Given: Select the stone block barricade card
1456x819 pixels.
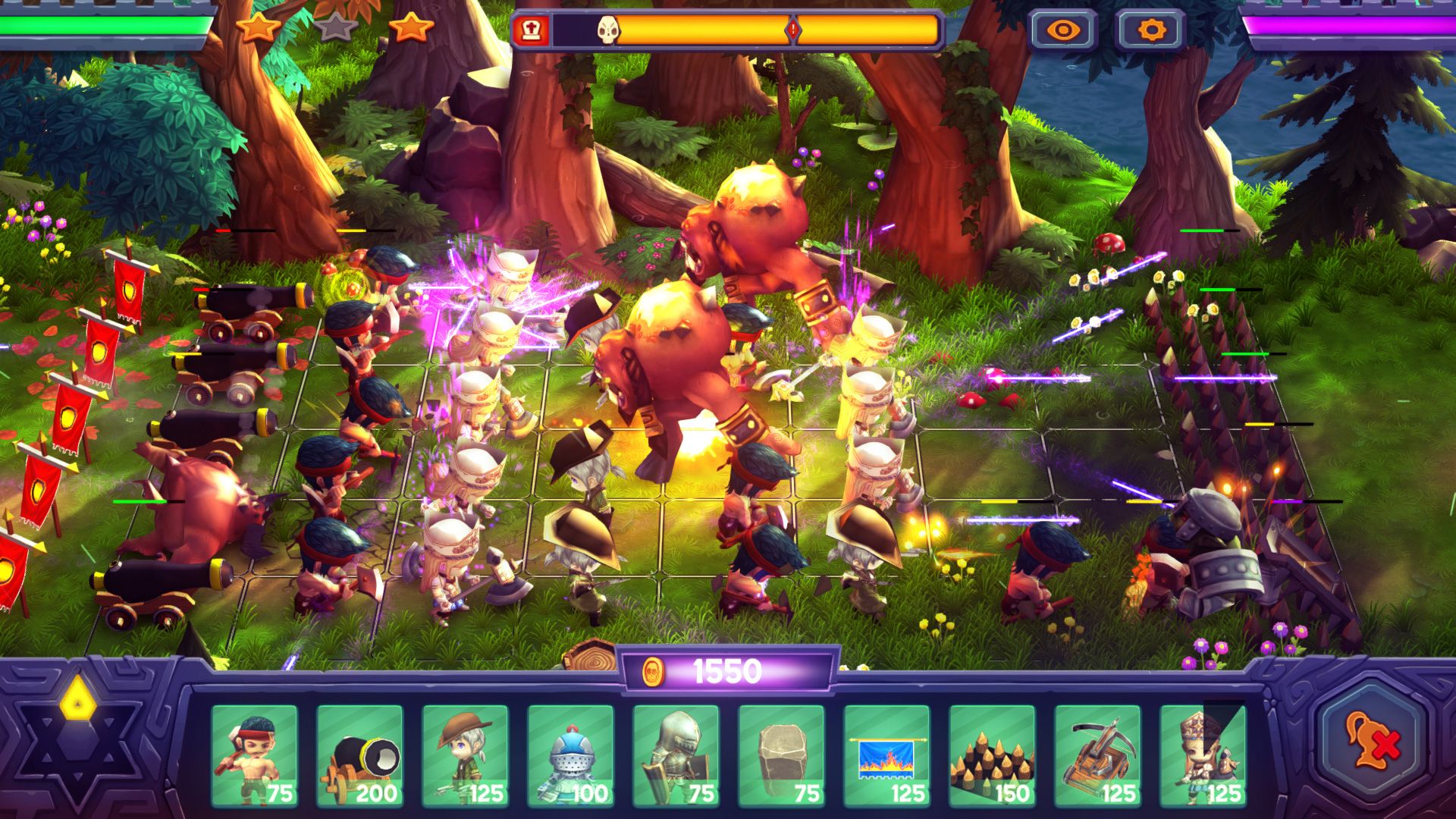Looking at the screenshot, I should 781,755.
